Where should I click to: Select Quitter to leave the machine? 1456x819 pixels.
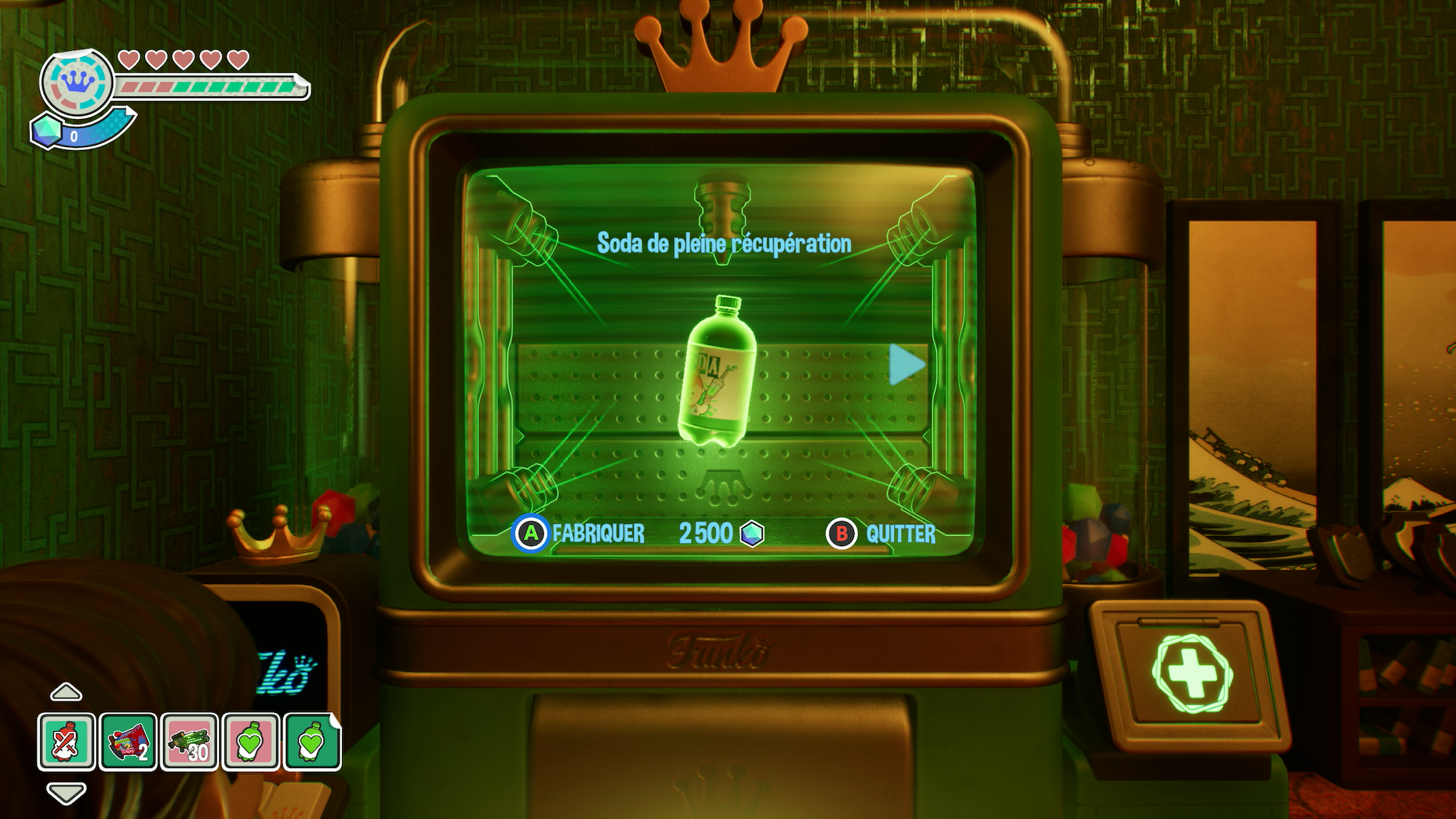tap(881, 534)
